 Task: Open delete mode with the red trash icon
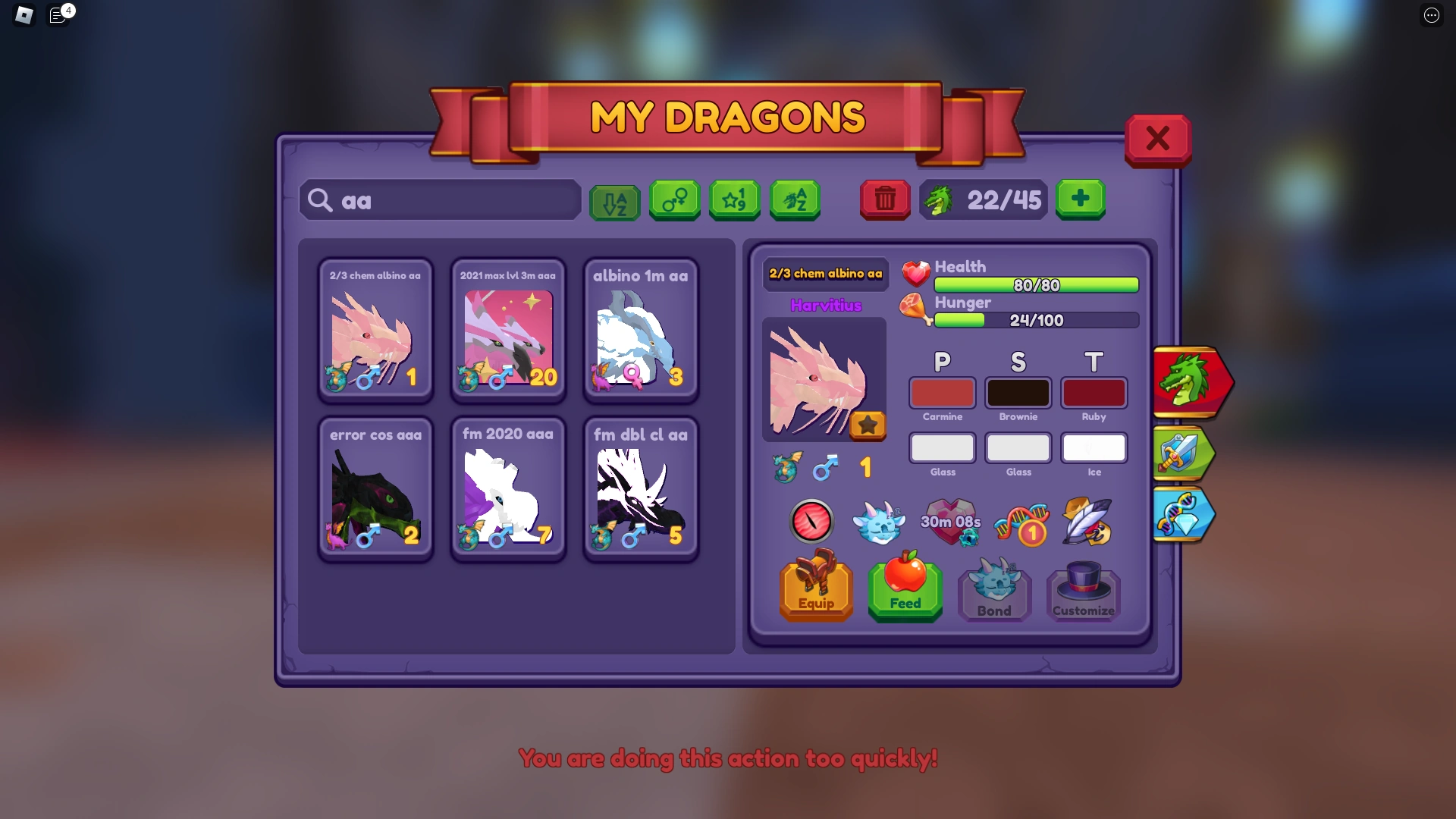pos(884,200)
